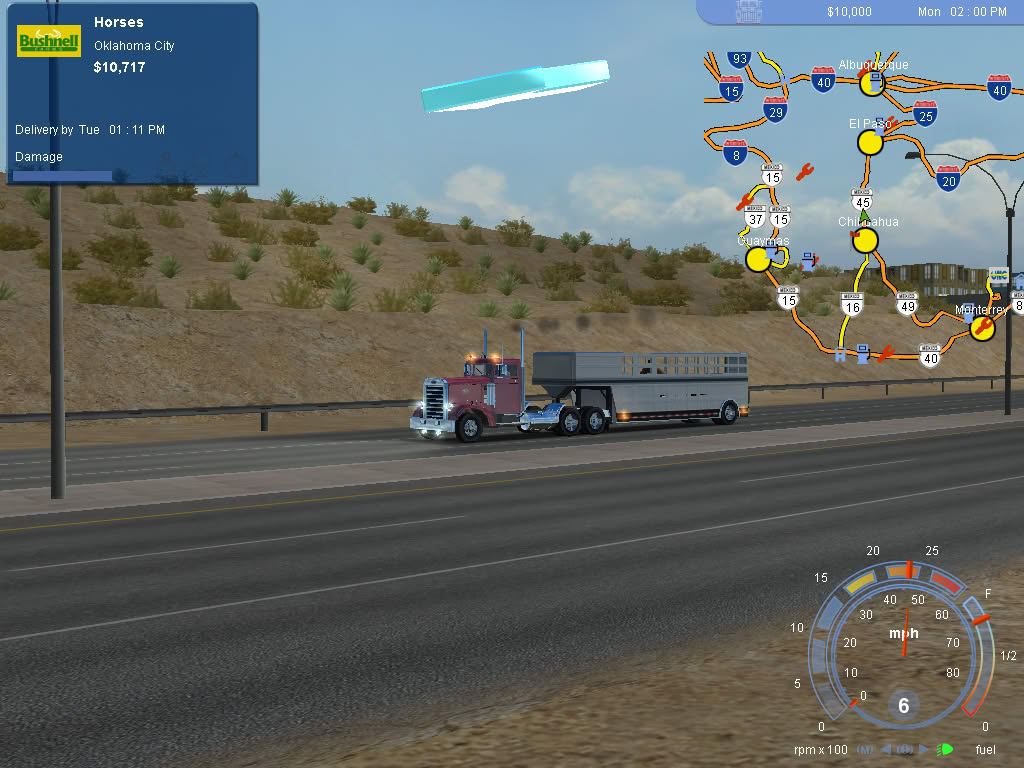Image resolution: width=1024 pixels, height=768 pixels.
Task: Select the Albuquerque city marker on the map
Action: pyautogui.click(x=873, y=82)
